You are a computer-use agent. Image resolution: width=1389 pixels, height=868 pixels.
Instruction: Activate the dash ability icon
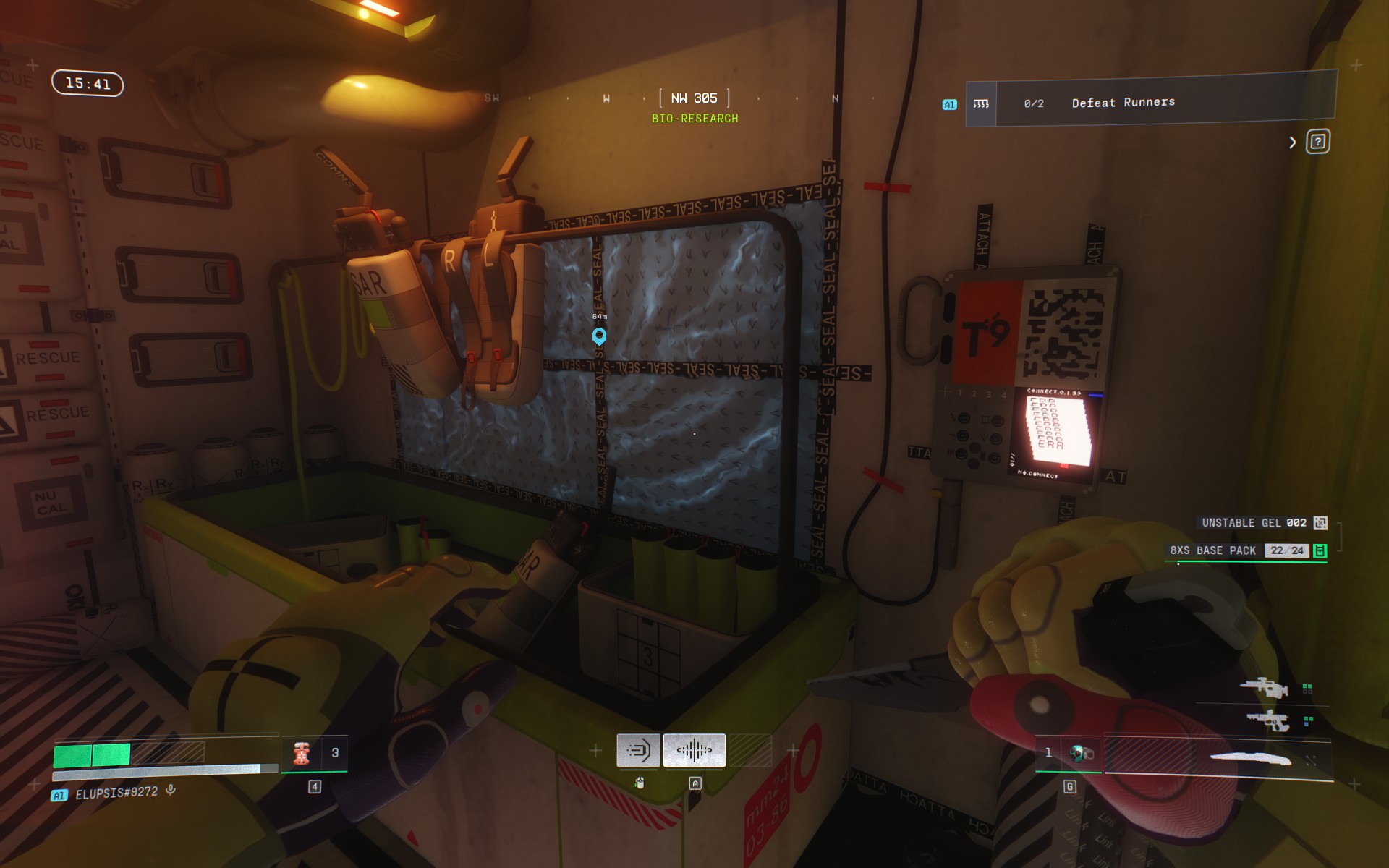click(x=638, y=750)
